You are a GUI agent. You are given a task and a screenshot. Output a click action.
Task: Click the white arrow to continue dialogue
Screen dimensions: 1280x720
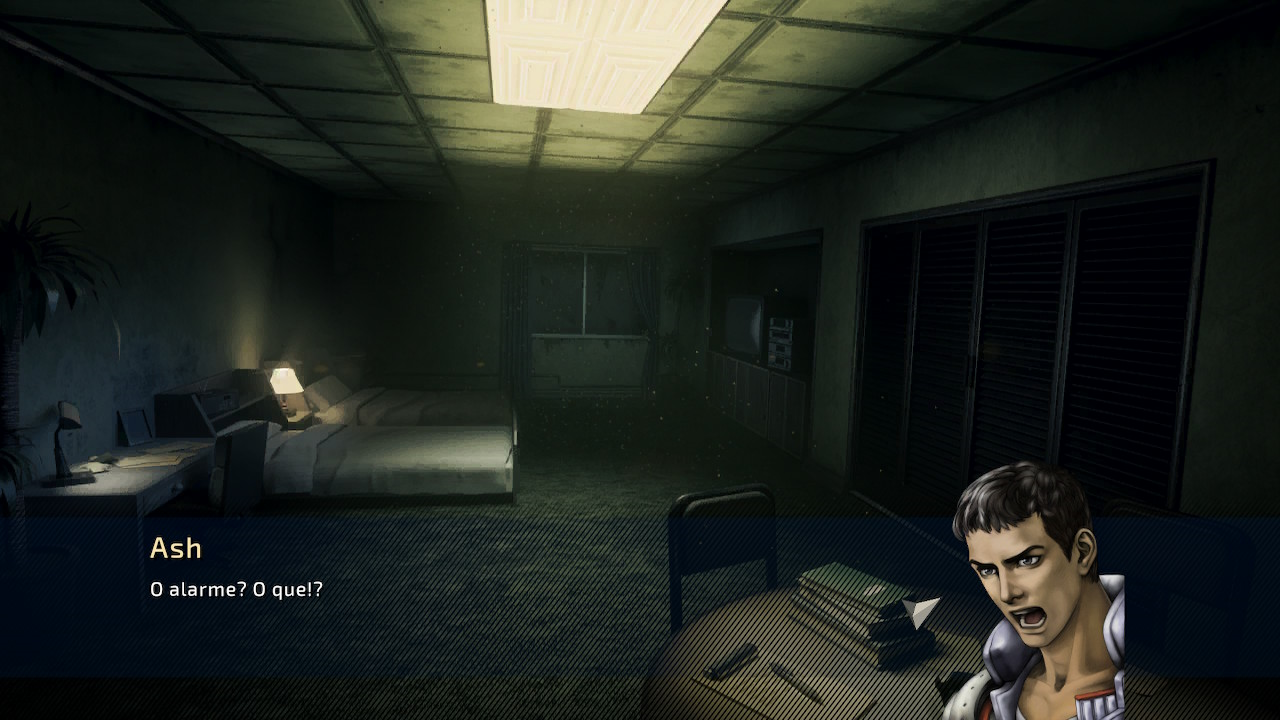(x=921, y=610)
